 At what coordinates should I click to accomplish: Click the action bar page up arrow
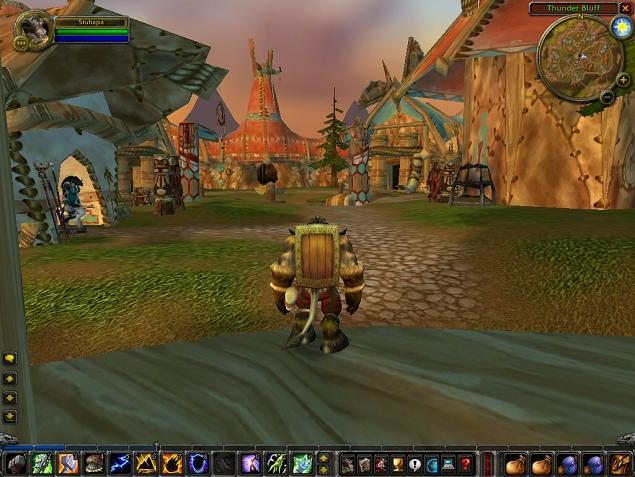[323, 458]
